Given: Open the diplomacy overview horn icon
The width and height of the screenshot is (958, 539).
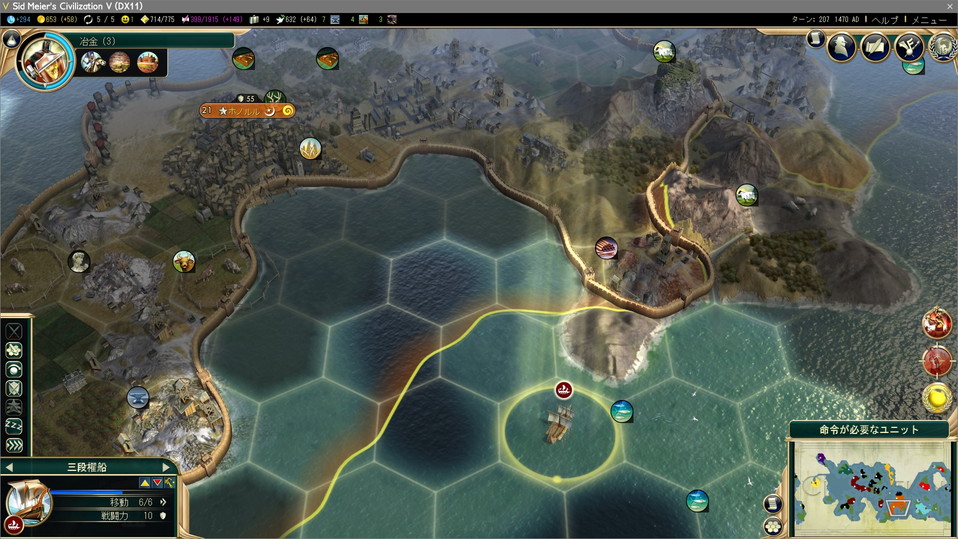Looking at the screenshot, I should pyautogui.click(x=909, y=47).
